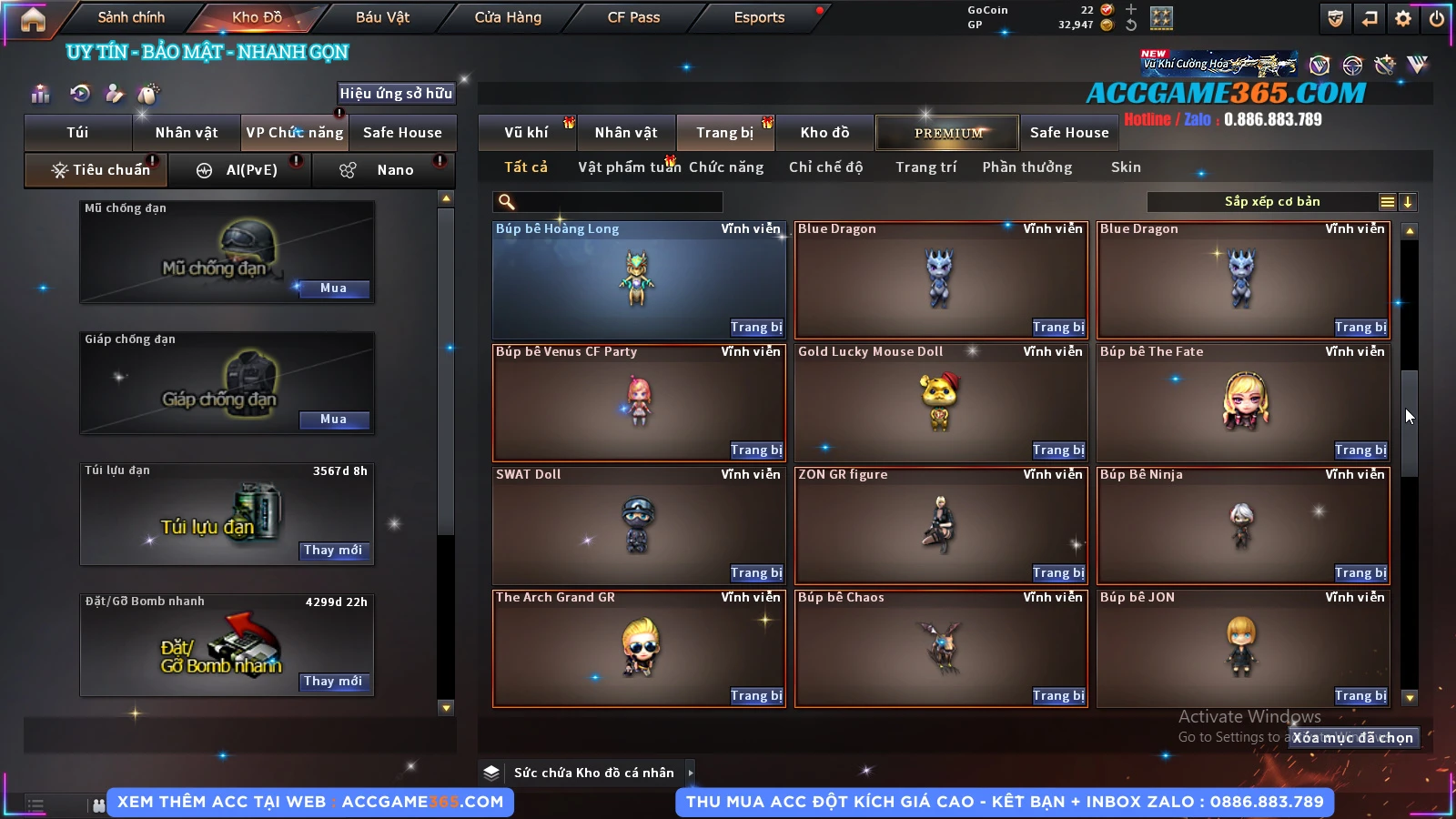Switch to Nano mode tab

click(395, 170)
